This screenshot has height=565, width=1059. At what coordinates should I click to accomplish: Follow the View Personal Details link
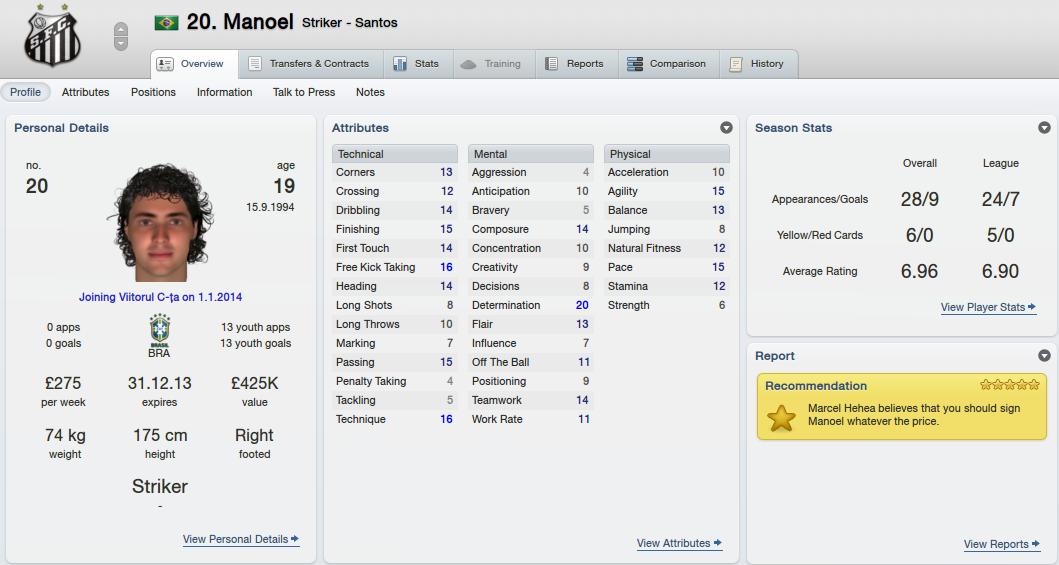(x=240, y=539)
